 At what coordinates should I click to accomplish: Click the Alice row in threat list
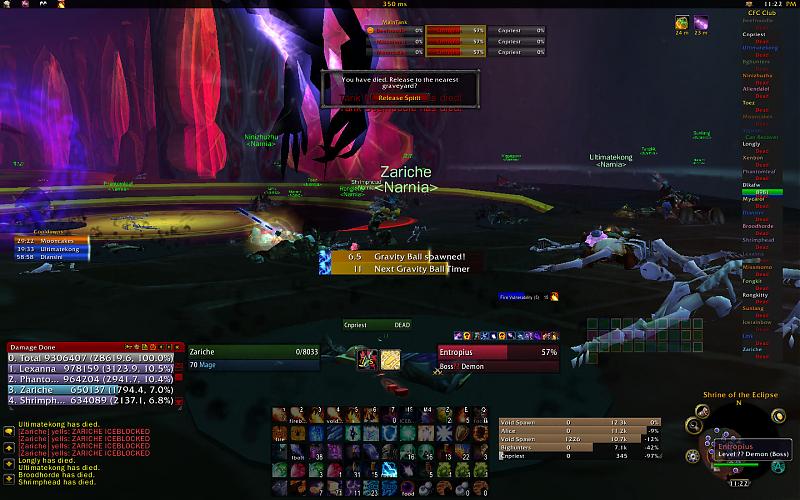click(580, 430)
